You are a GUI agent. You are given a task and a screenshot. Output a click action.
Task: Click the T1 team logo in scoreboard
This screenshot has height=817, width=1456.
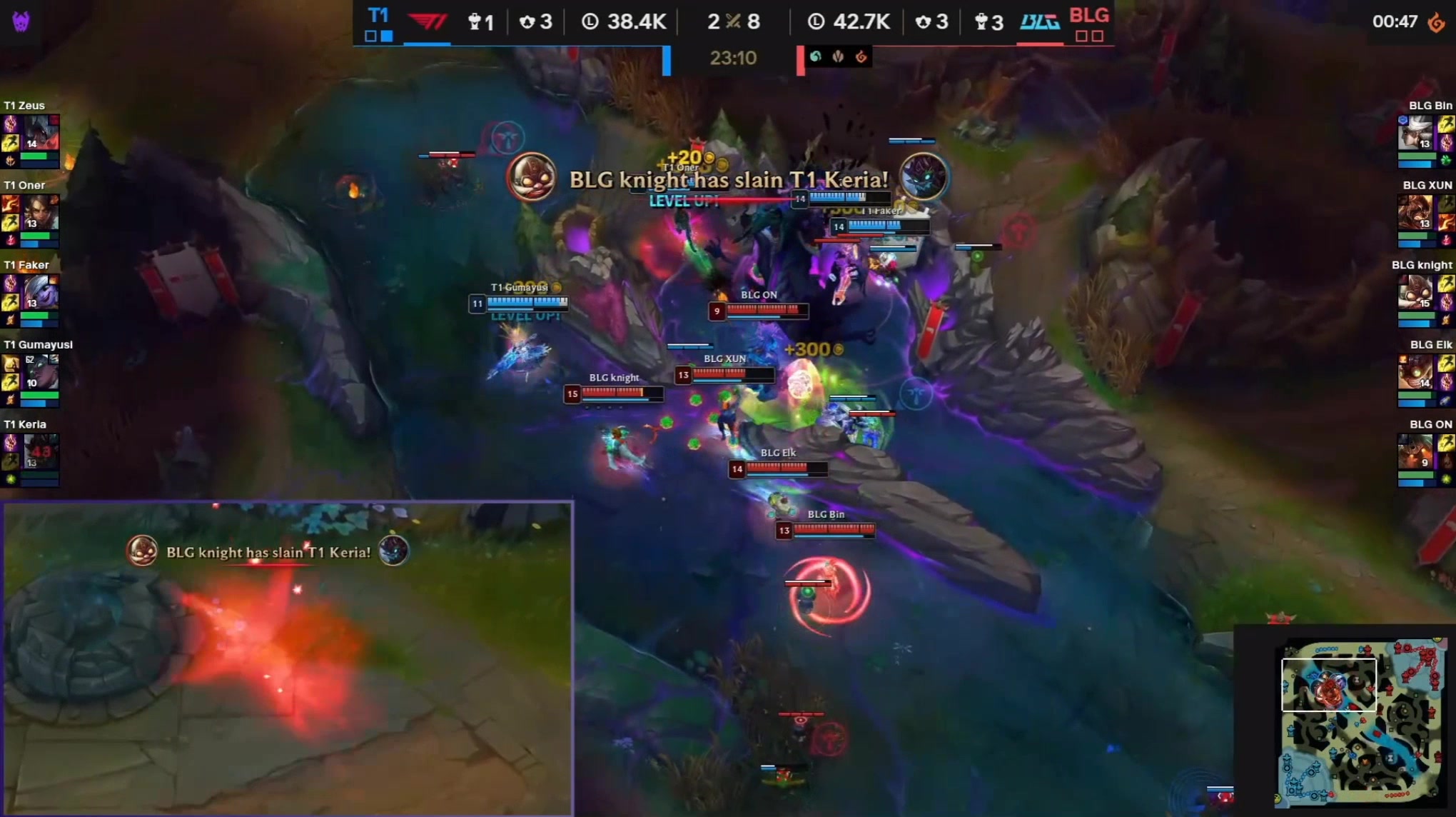click(x=428, y=22)
